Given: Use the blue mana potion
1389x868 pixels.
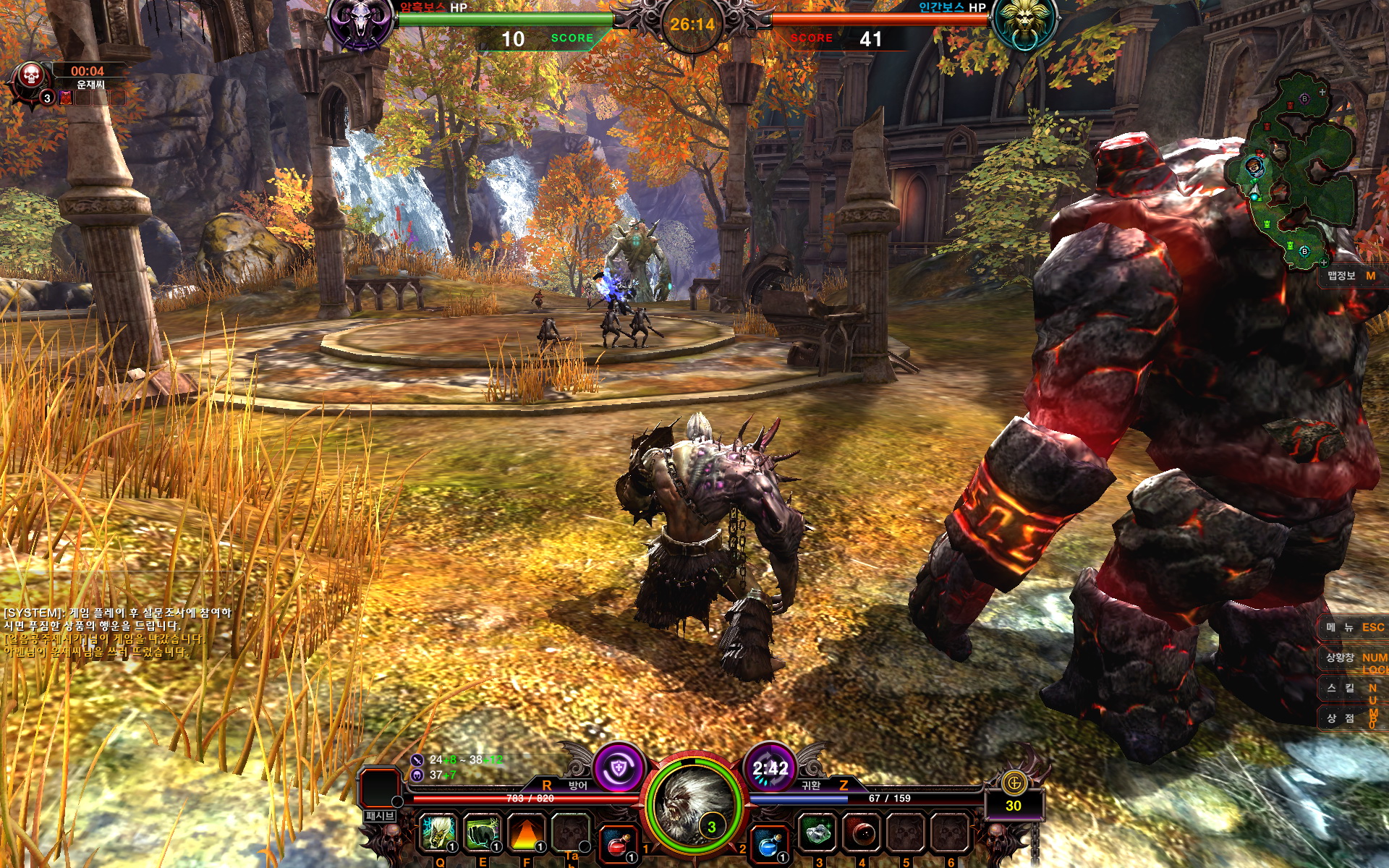Looking at the screenshot, I should click(x=768, y=843).
